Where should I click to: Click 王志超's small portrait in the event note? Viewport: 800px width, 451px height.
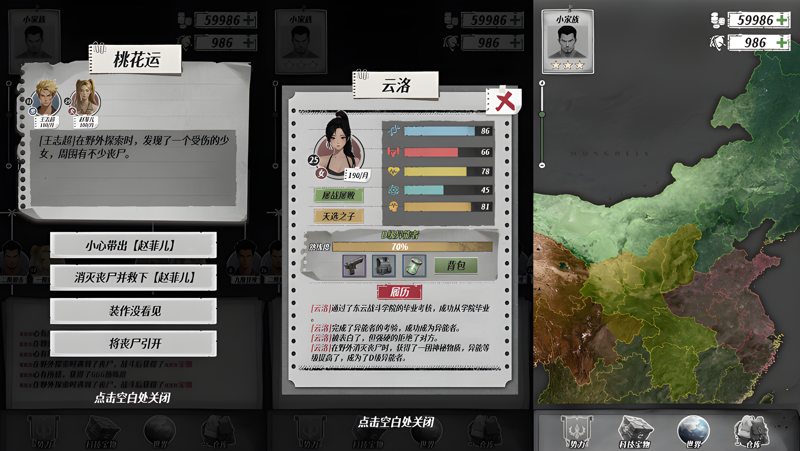44,98
